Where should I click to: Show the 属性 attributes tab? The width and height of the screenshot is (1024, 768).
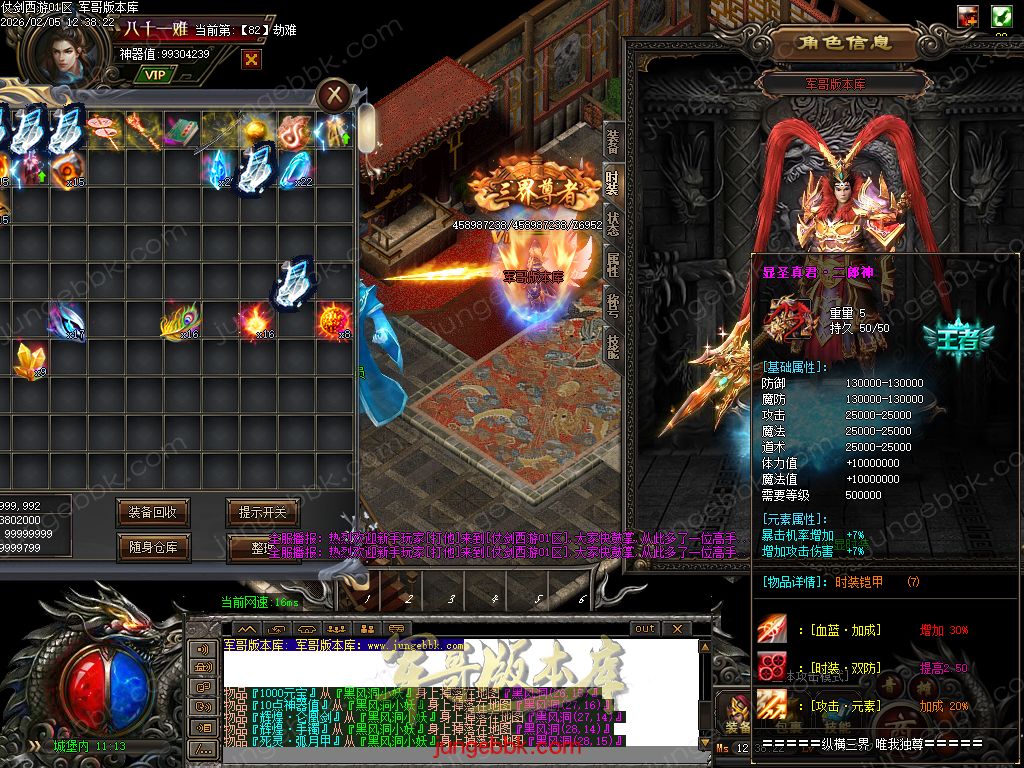[x=612, y=265]
